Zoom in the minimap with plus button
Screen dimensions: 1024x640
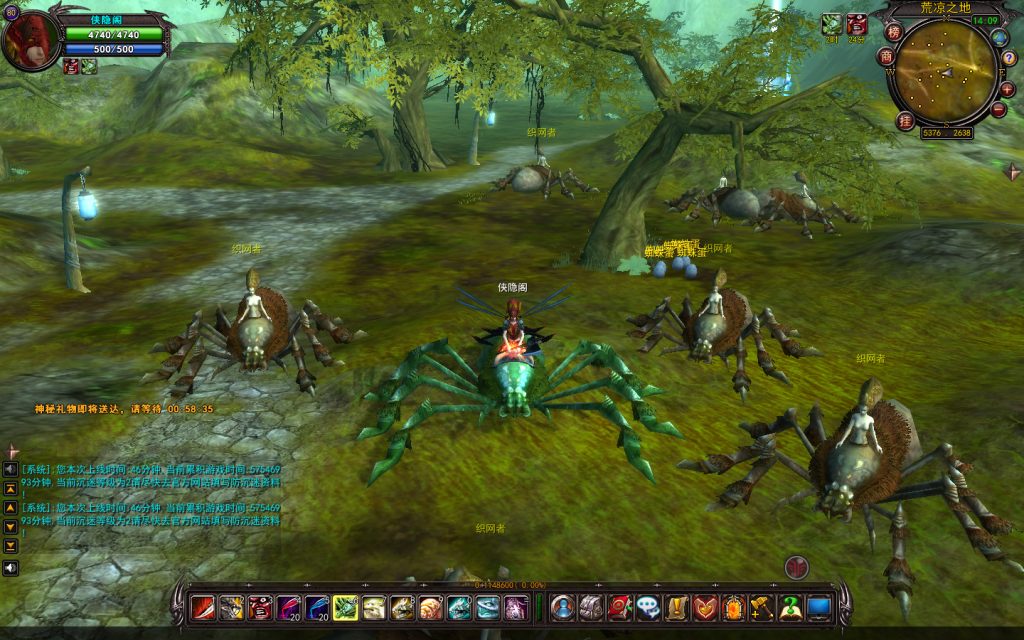(1006, 89)
